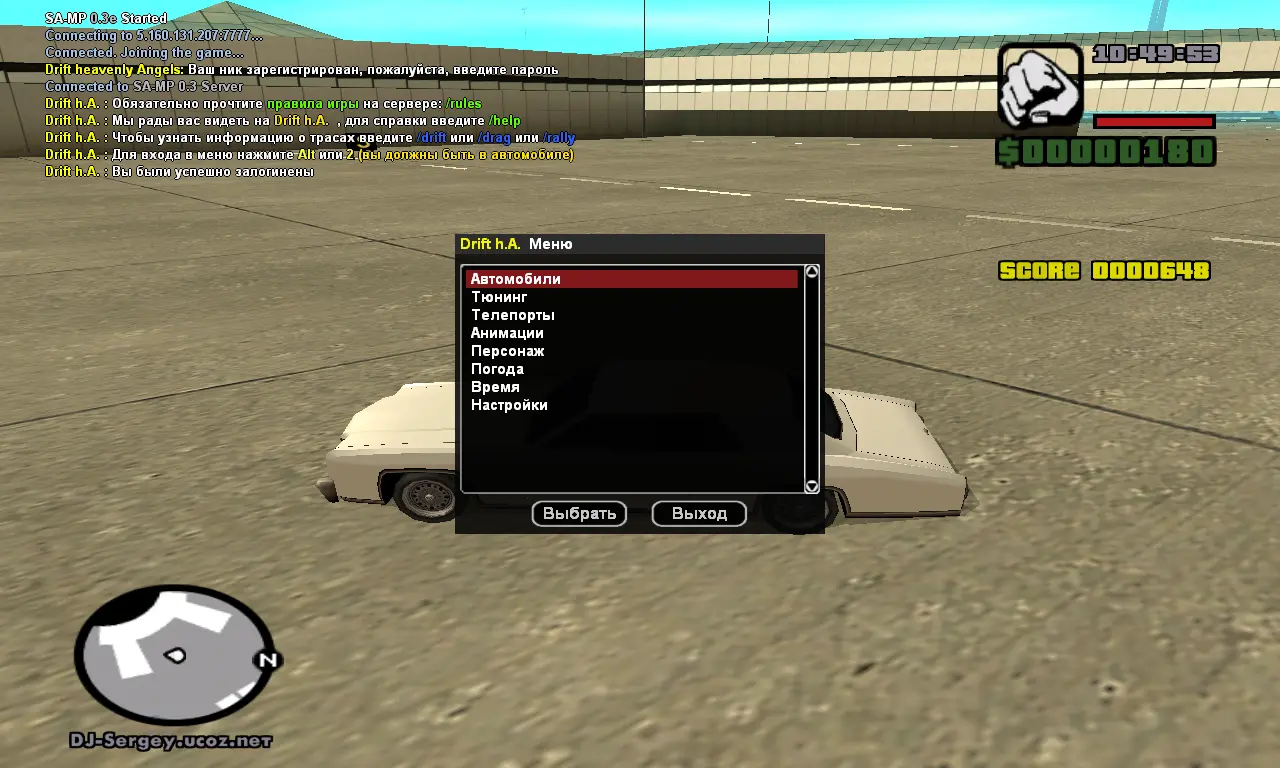Viewport: 1280px width, 768px height.
Task: Open the Персонаж entry
Action: (x=507, y=351)
